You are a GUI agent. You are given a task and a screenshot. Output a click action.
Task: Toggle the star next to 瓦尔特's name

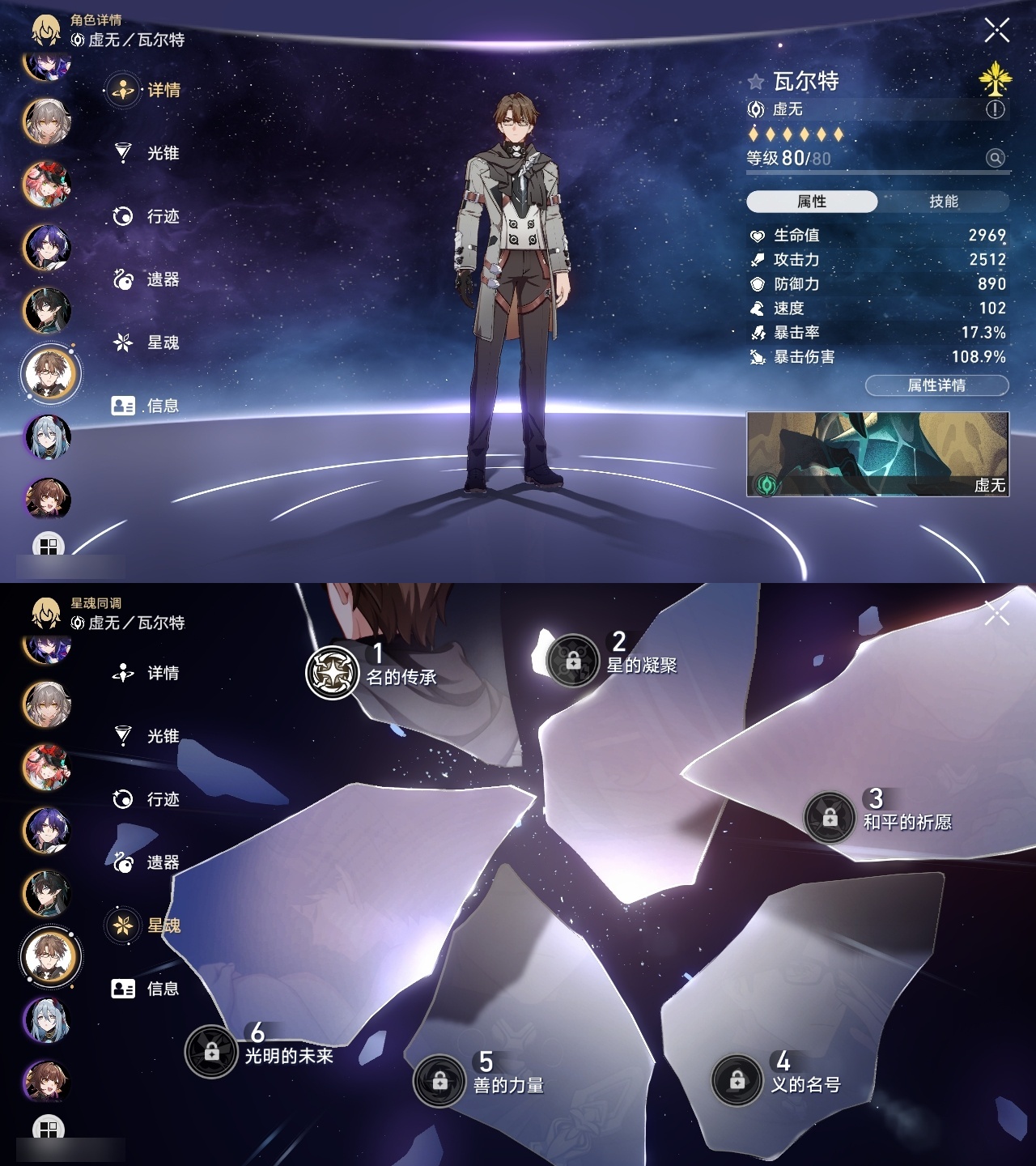coord(757,81)
